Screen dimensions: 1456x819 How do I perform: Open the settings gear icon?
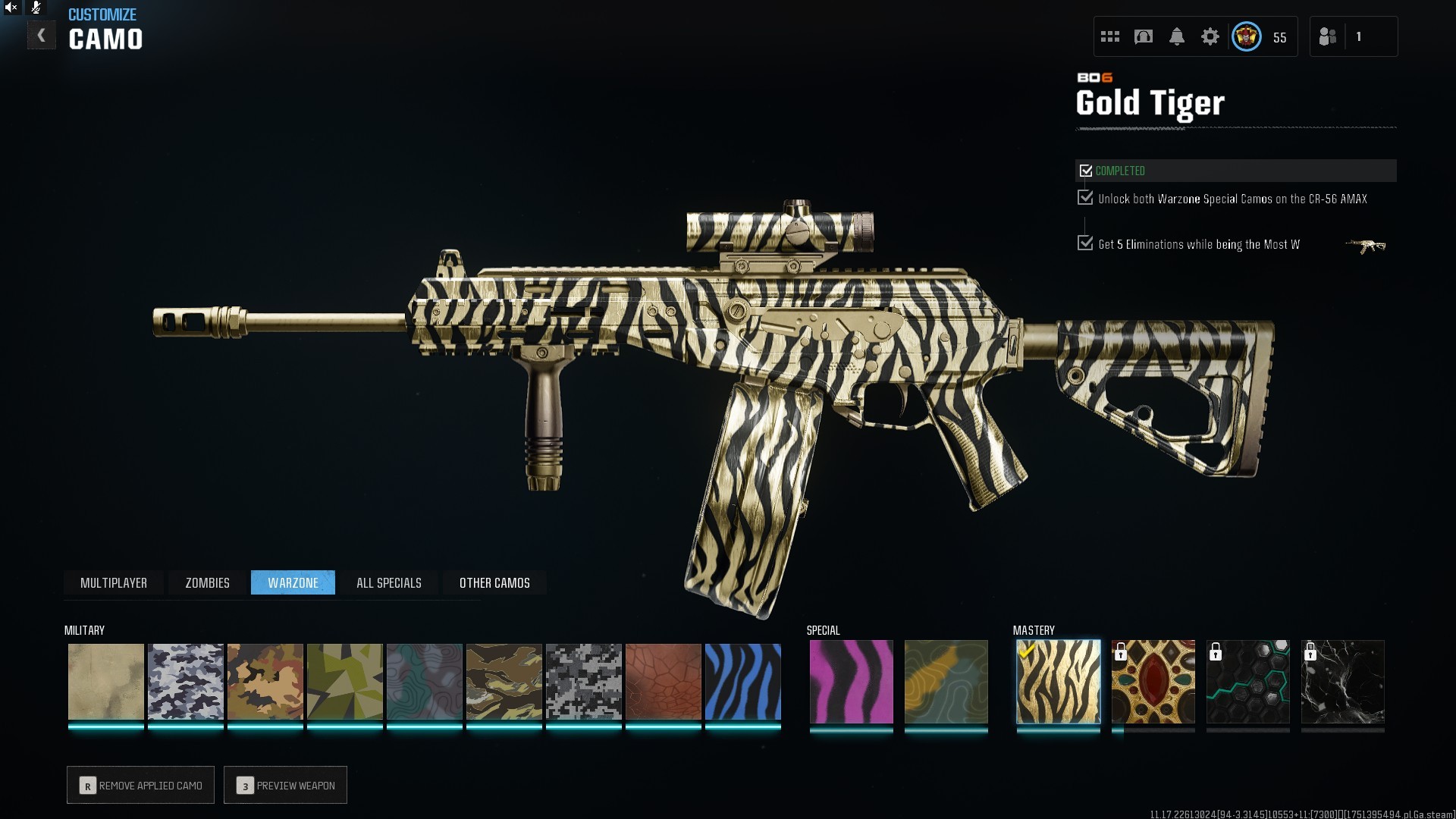pyautogui.click(x=1210, y=36)
